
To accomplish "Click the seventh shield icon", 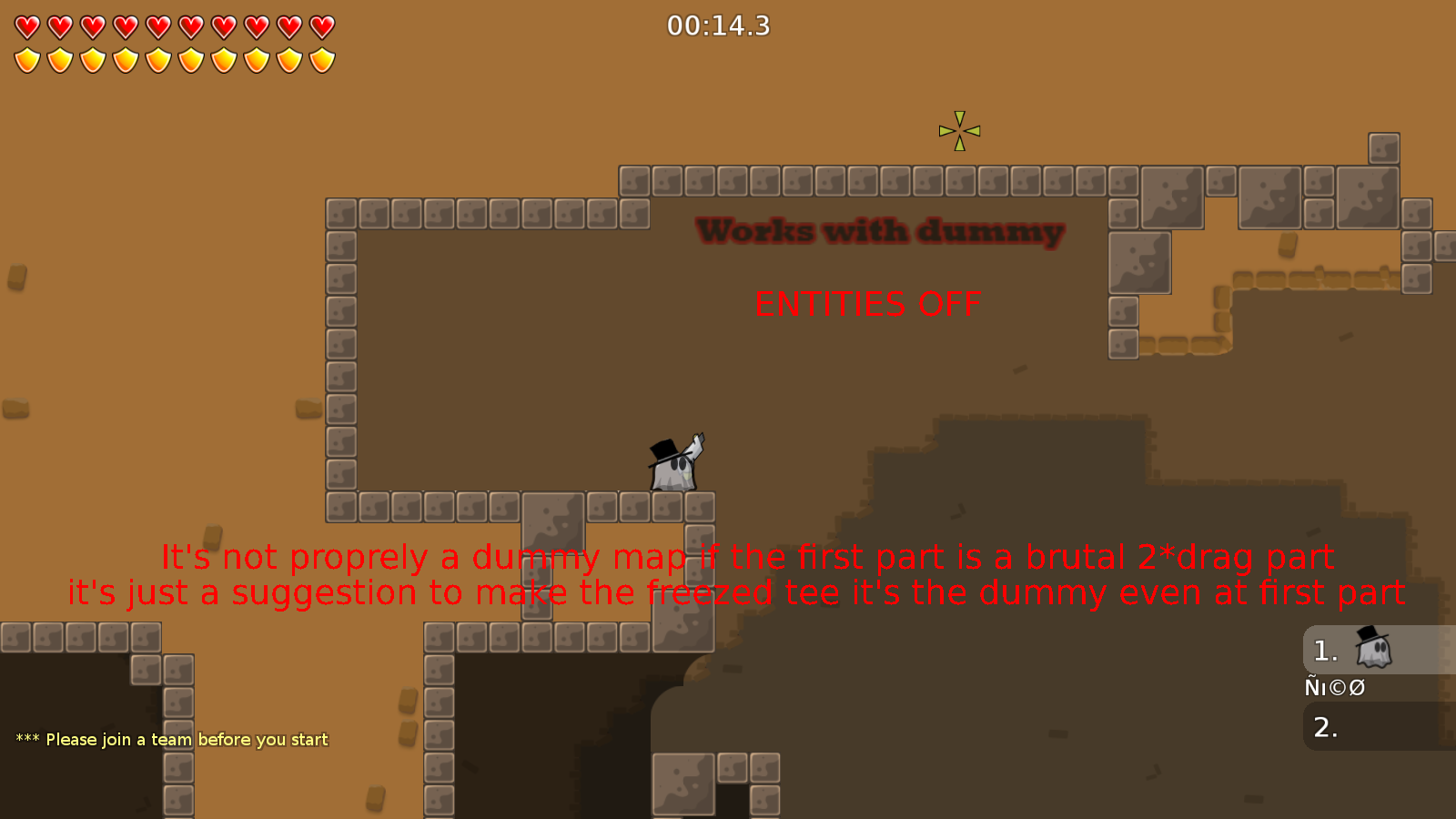I will click(222, 58).
